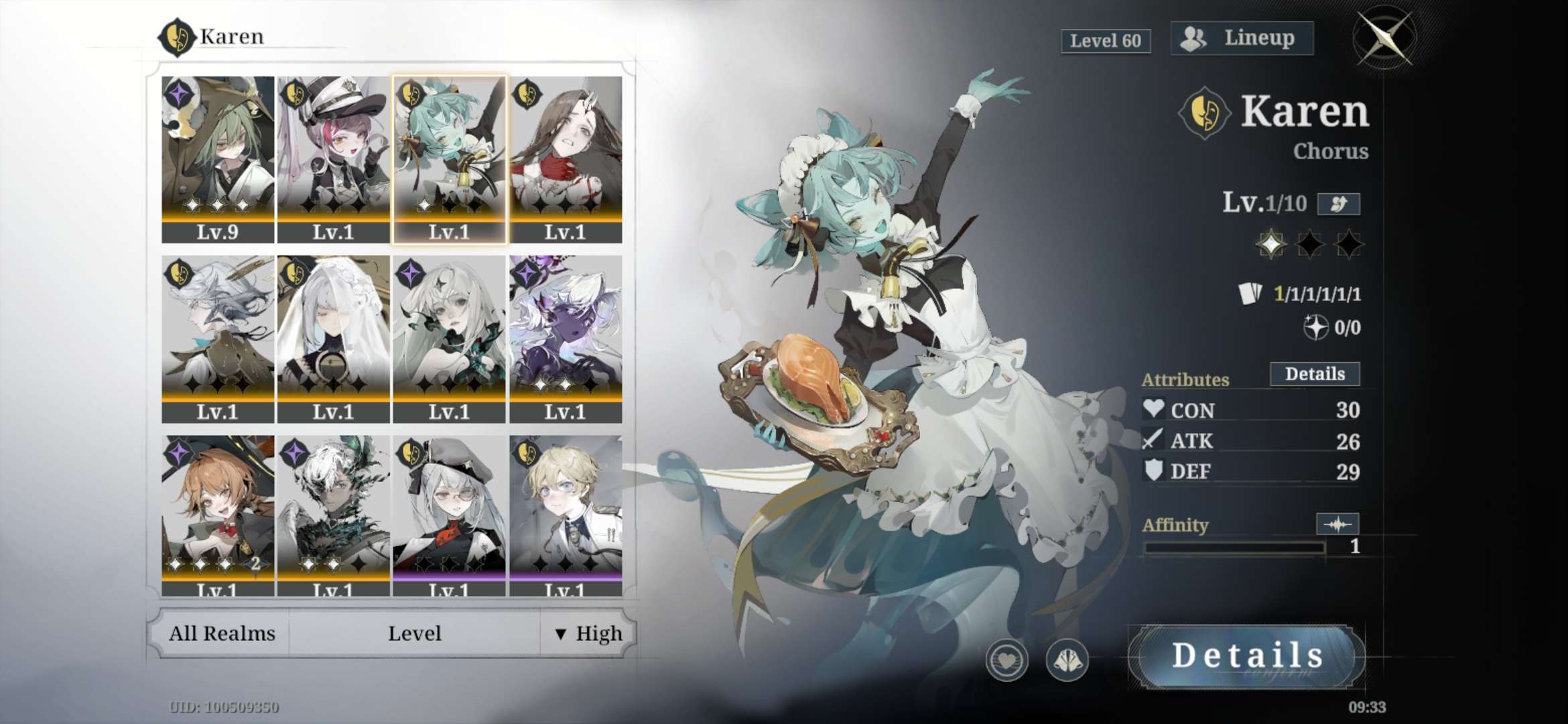Select the Lv.9 green-haired character card
The image size is (1568, 724).
218,159
